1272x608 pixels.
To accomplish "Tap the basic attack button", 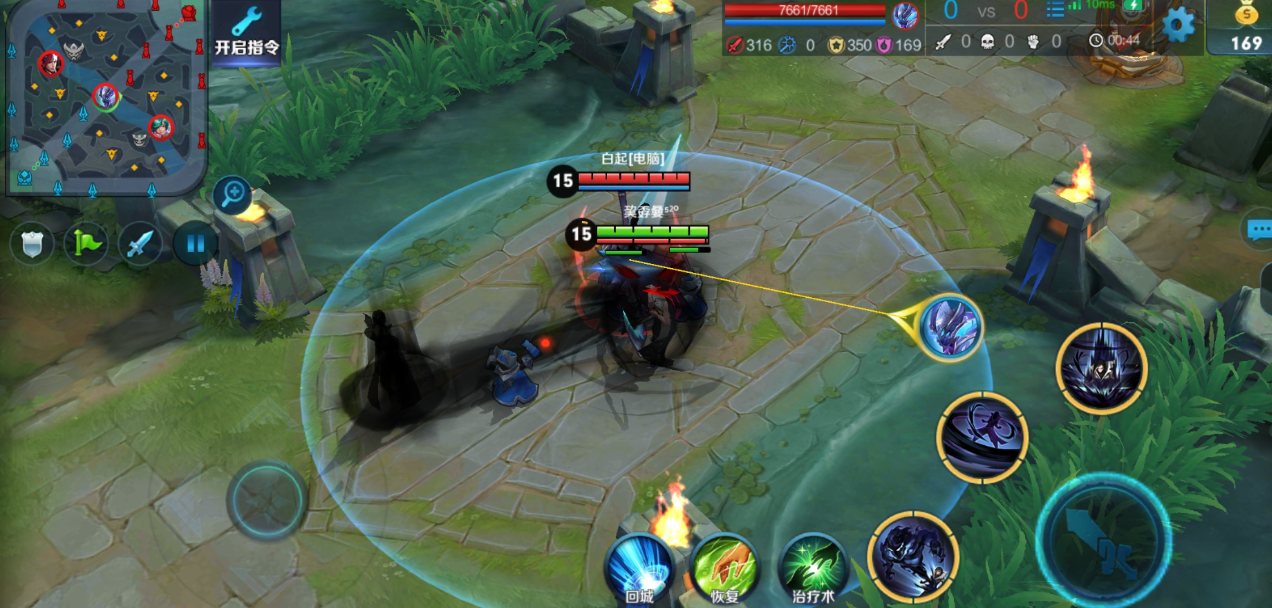I will [1102, 542].
